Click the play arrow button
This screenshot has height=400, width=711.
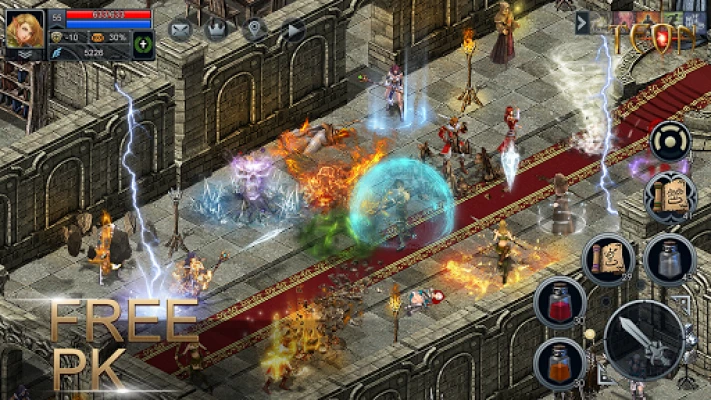click(x=292, y=29)
